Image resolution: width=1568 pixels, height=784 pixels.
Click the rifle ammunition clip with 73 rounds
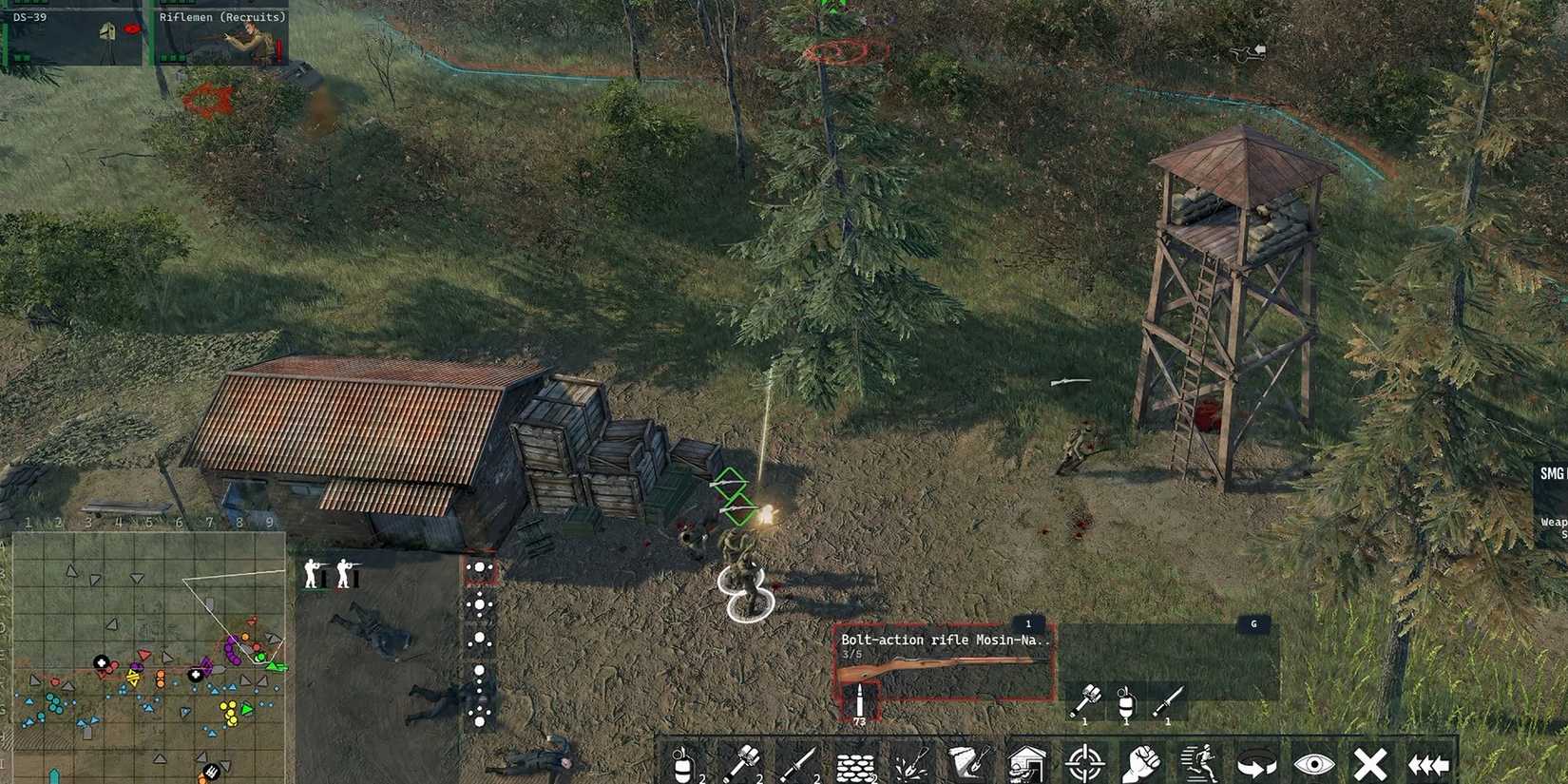860,698
